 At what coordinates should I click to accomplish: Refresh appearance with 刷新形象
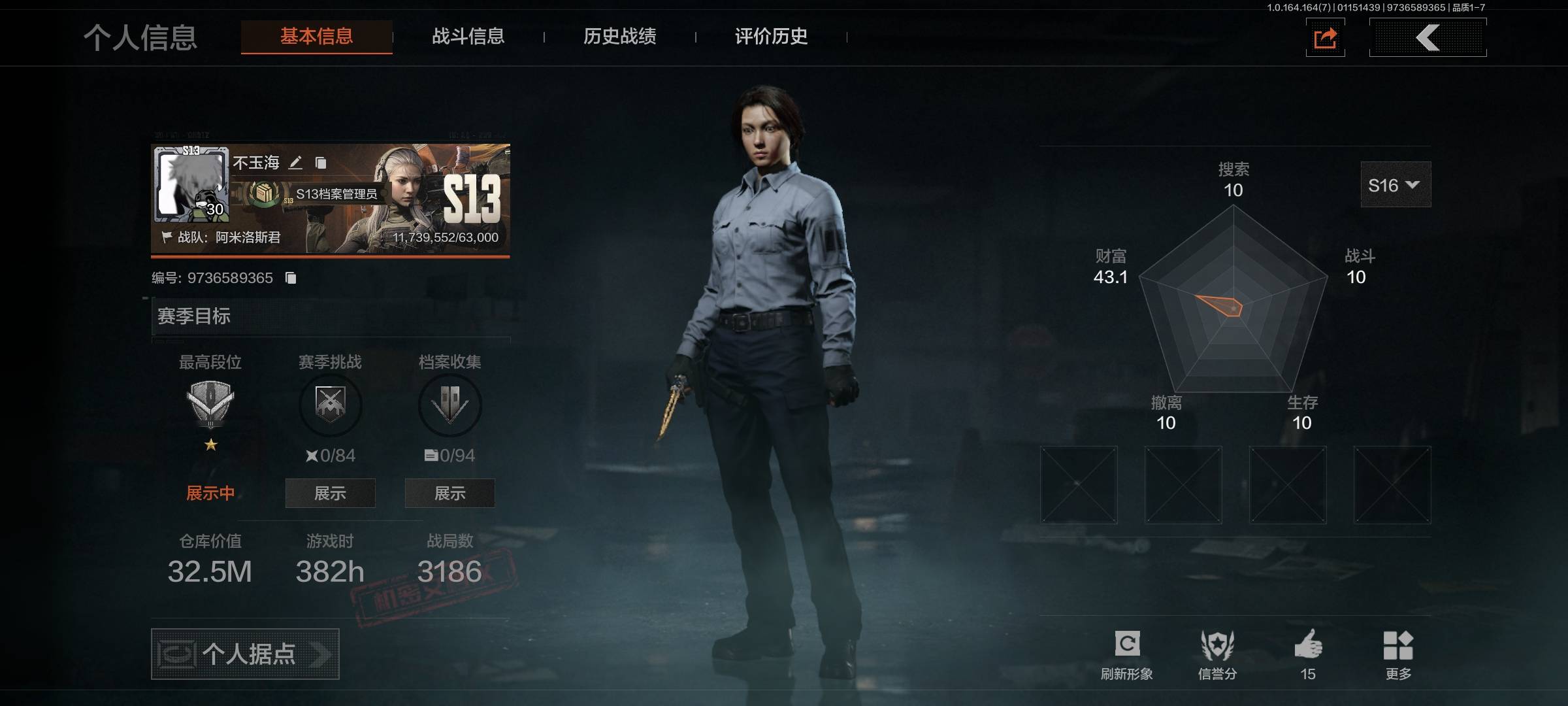tap(1127, 654)
